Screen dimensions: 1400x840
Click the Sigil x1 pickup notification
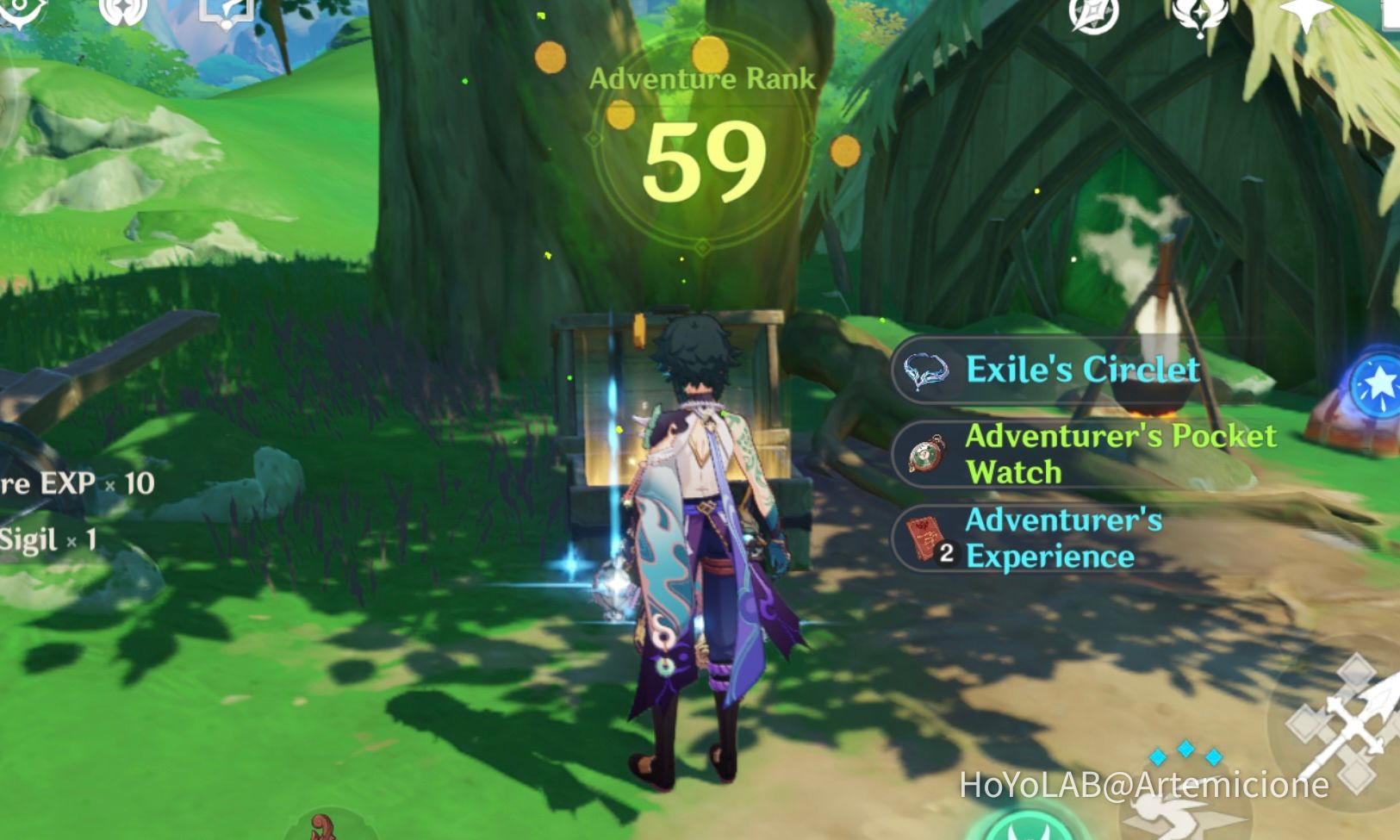[47, 541]
